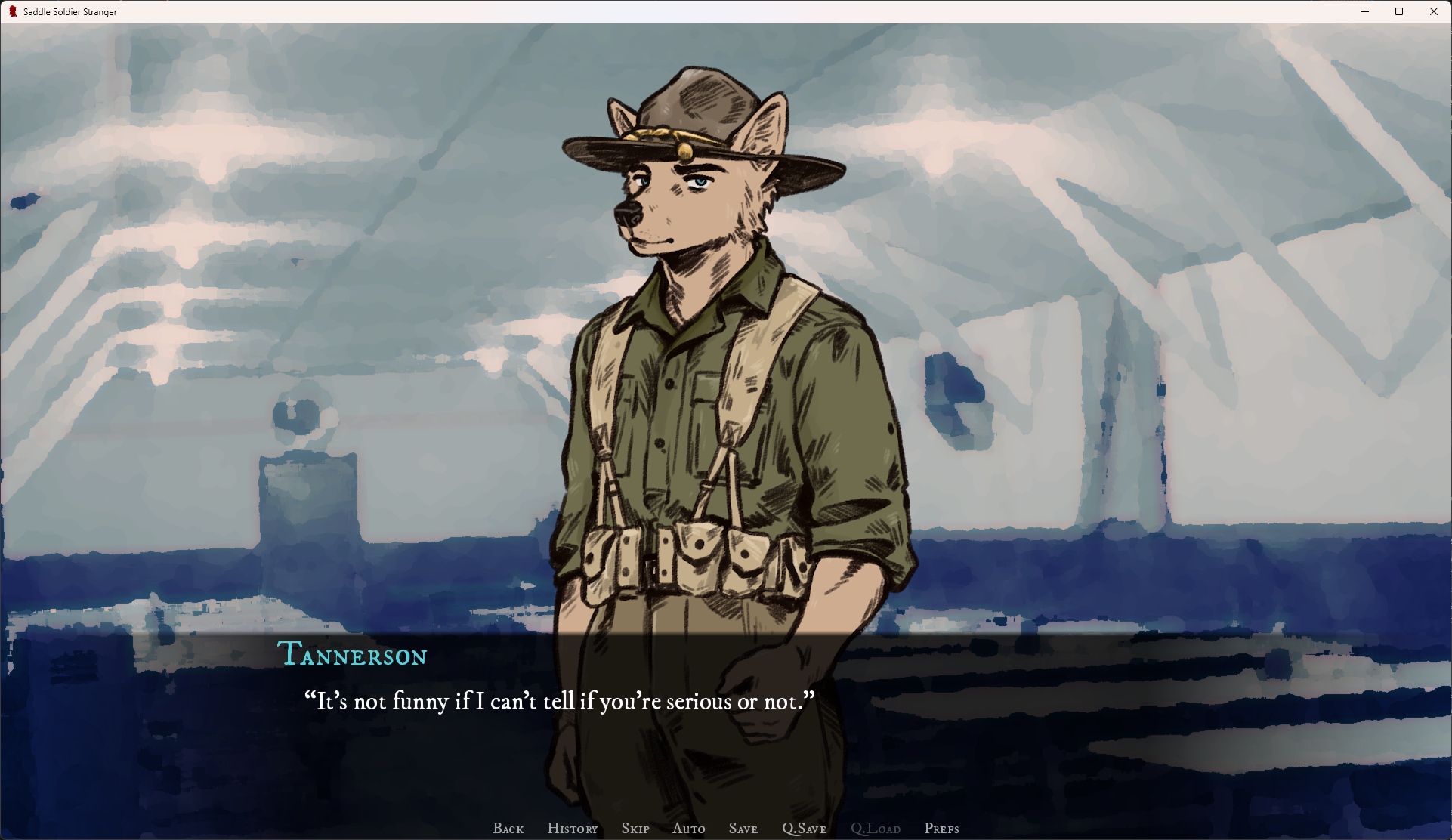Close the Saddle Soldier Stranger window

[1433, 11]
